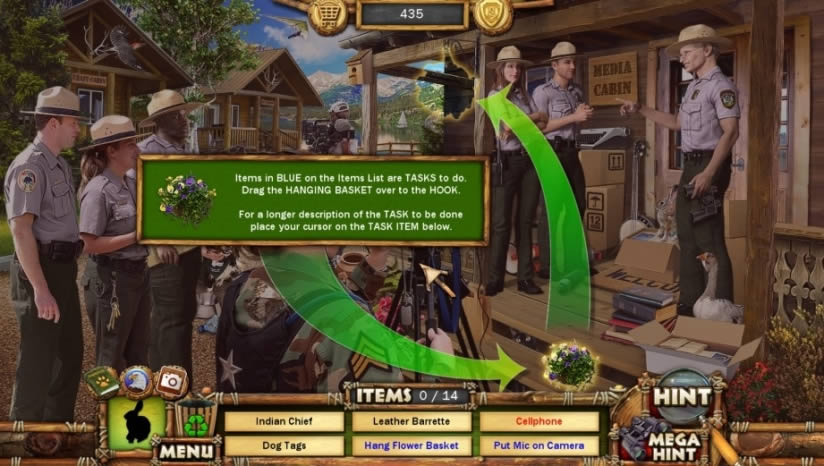Click the gold ranger badge icon
The height and width of the screenshot is (466, 824).
tap(492, 14)
